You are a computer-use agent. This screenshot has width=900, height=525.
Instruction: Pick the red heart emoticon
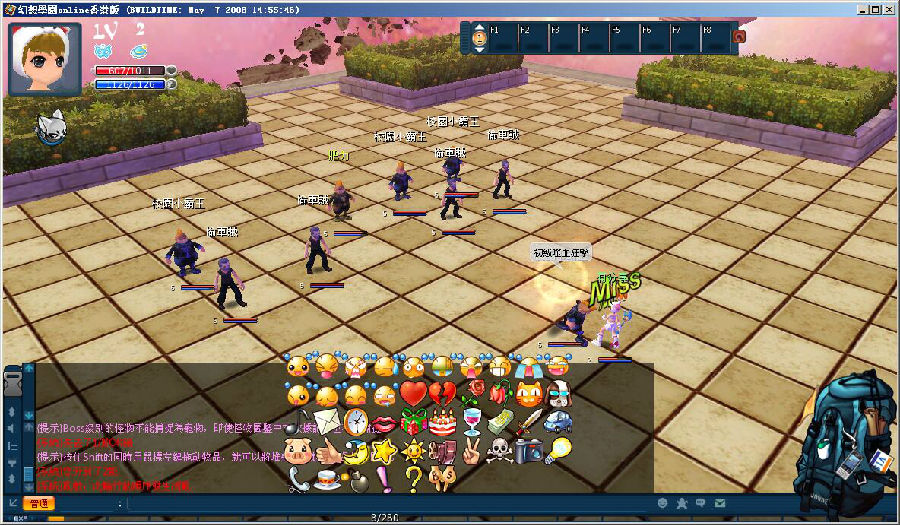pos(414,394)
